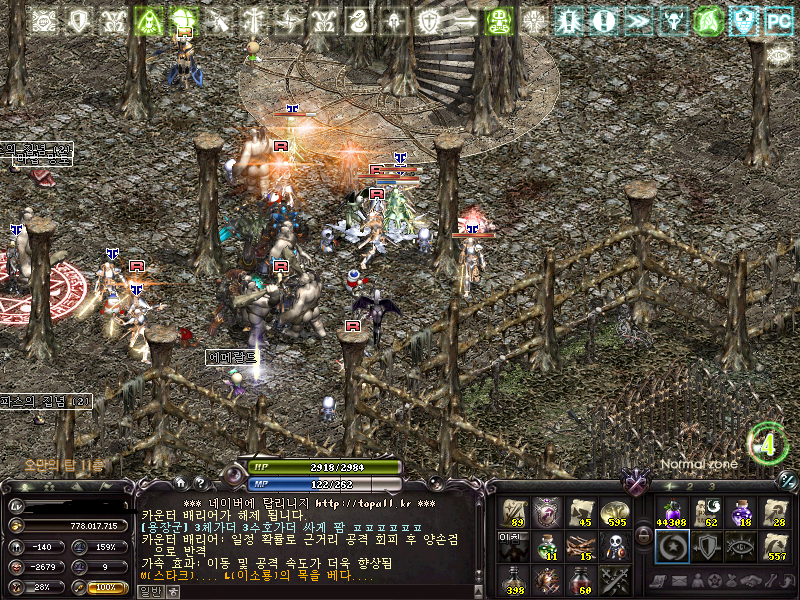Activate the eye skill icon
Viewport: 800px width, 600px height.
(x=740, y=546)
